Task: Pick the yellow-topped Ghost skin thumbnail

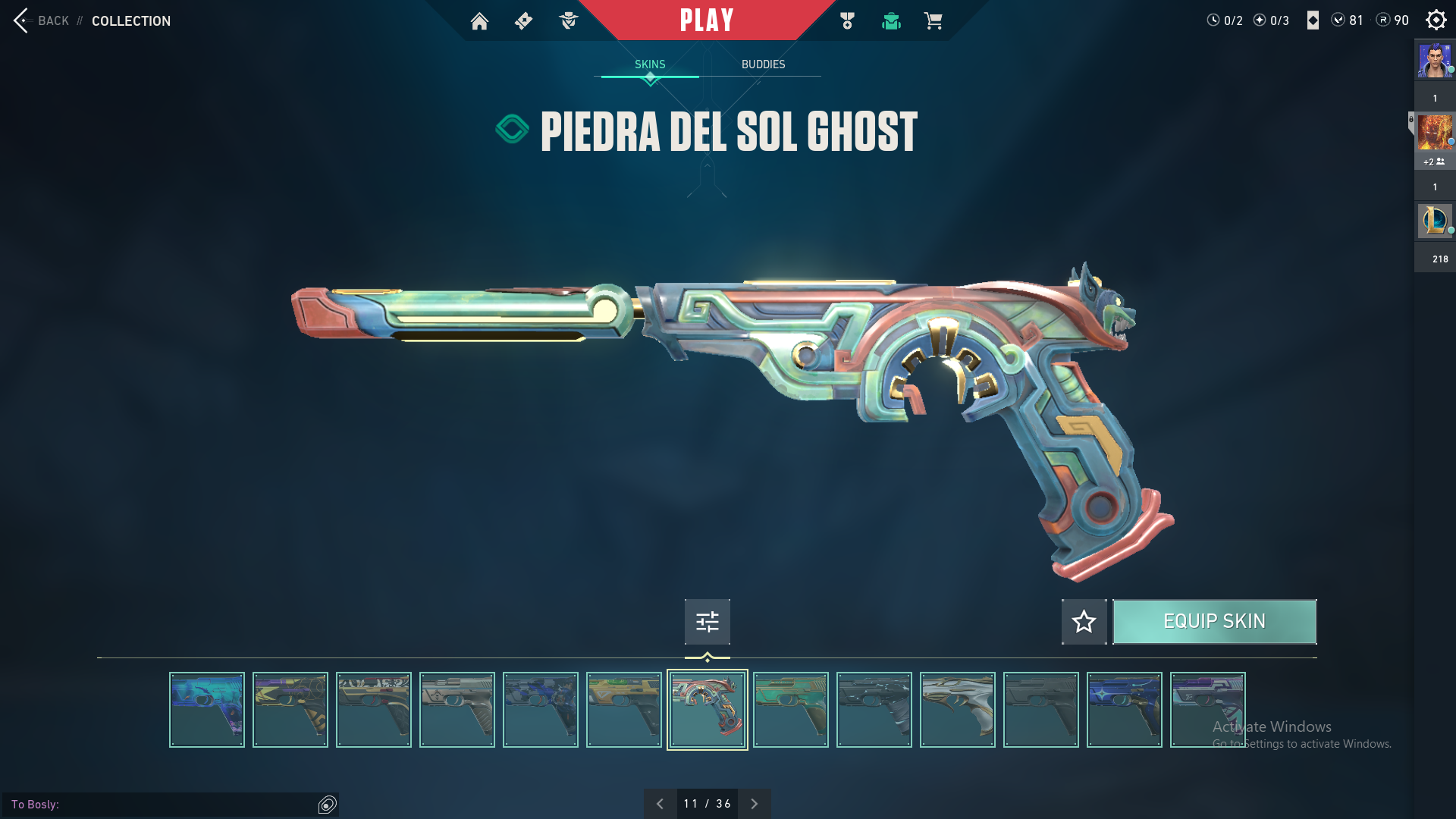Action: (x=624, y=710)
